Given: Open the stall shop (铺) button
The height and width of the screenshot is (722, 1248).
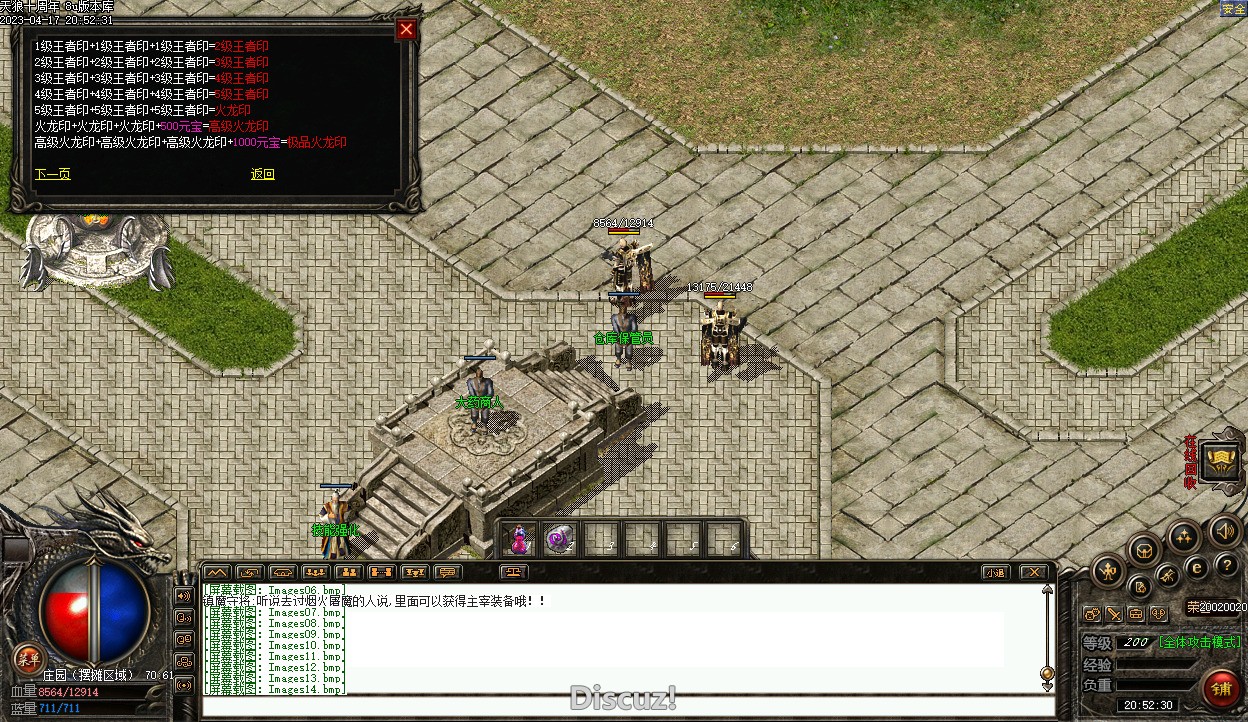Looking at the screenshot, I should pos(1221,689).
